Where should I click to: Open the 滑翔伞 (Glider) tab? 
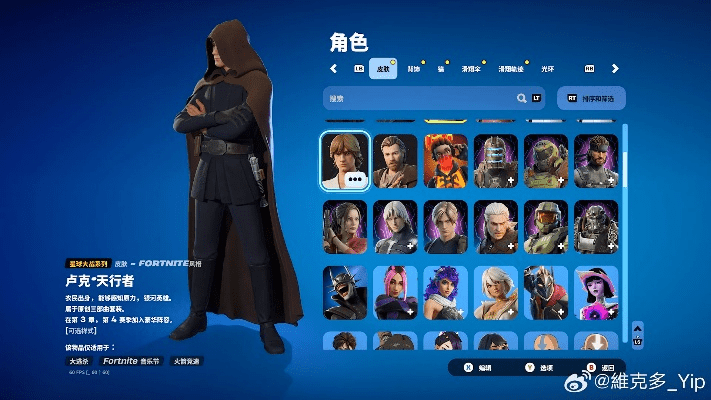click(471, 68)
